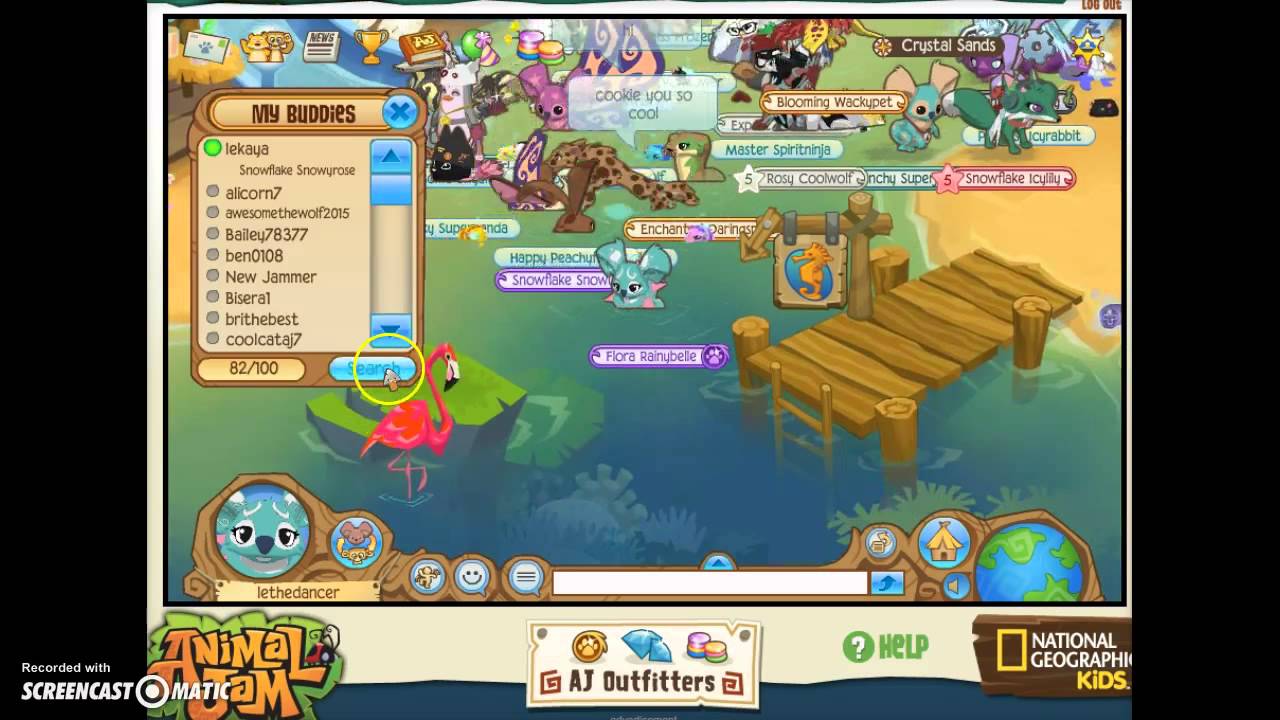Open the News newspaper icon
This screenshot has height=720, width=1280.
[320, 45]
